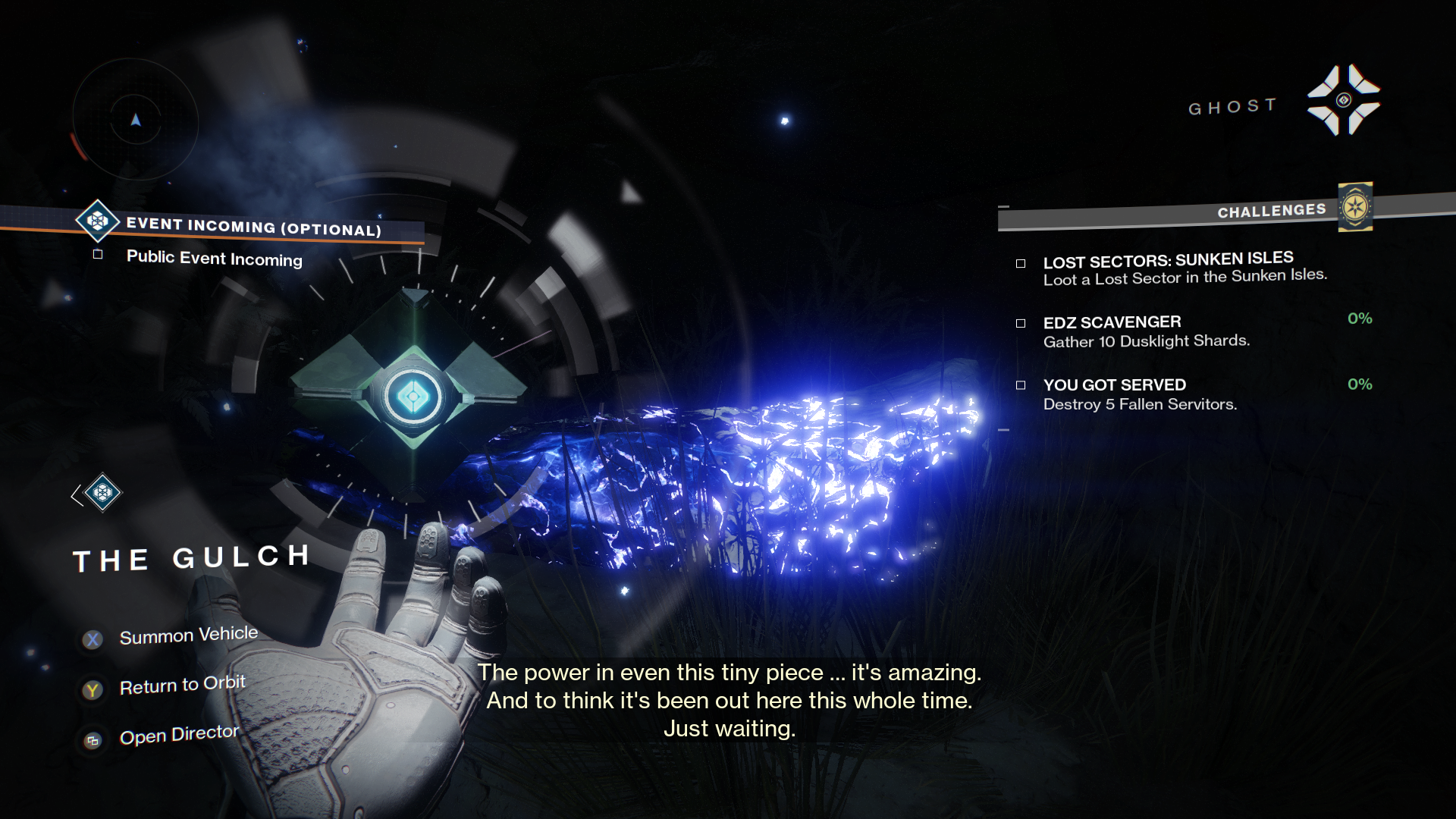Select the You Got Served challenge
The height and width of the screenshot is (819, 1456).
[1139, 394]
